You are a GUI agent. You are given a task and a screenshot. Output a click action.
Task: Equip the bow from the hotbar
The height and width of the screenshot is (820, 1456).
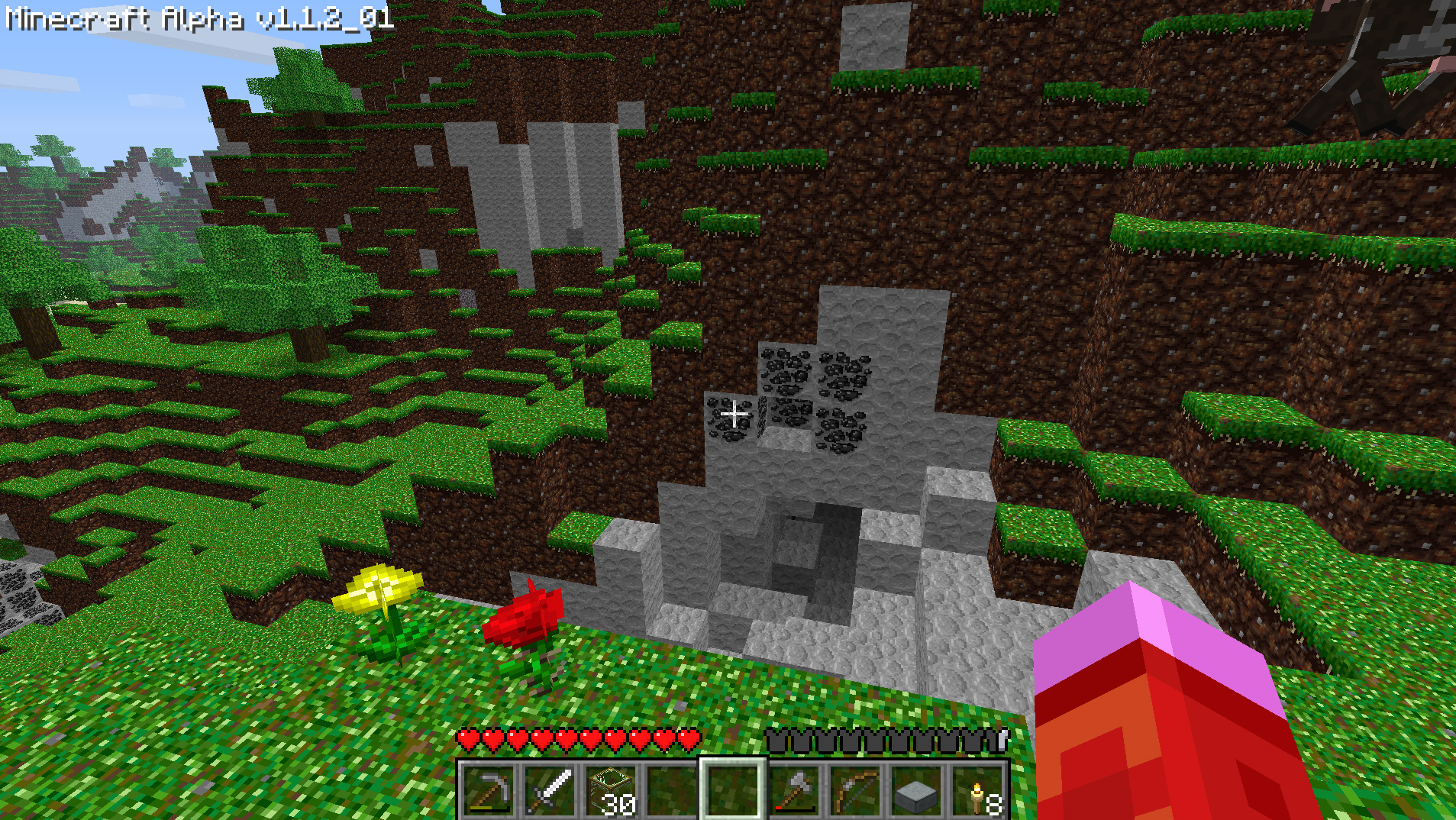(855, 790)
